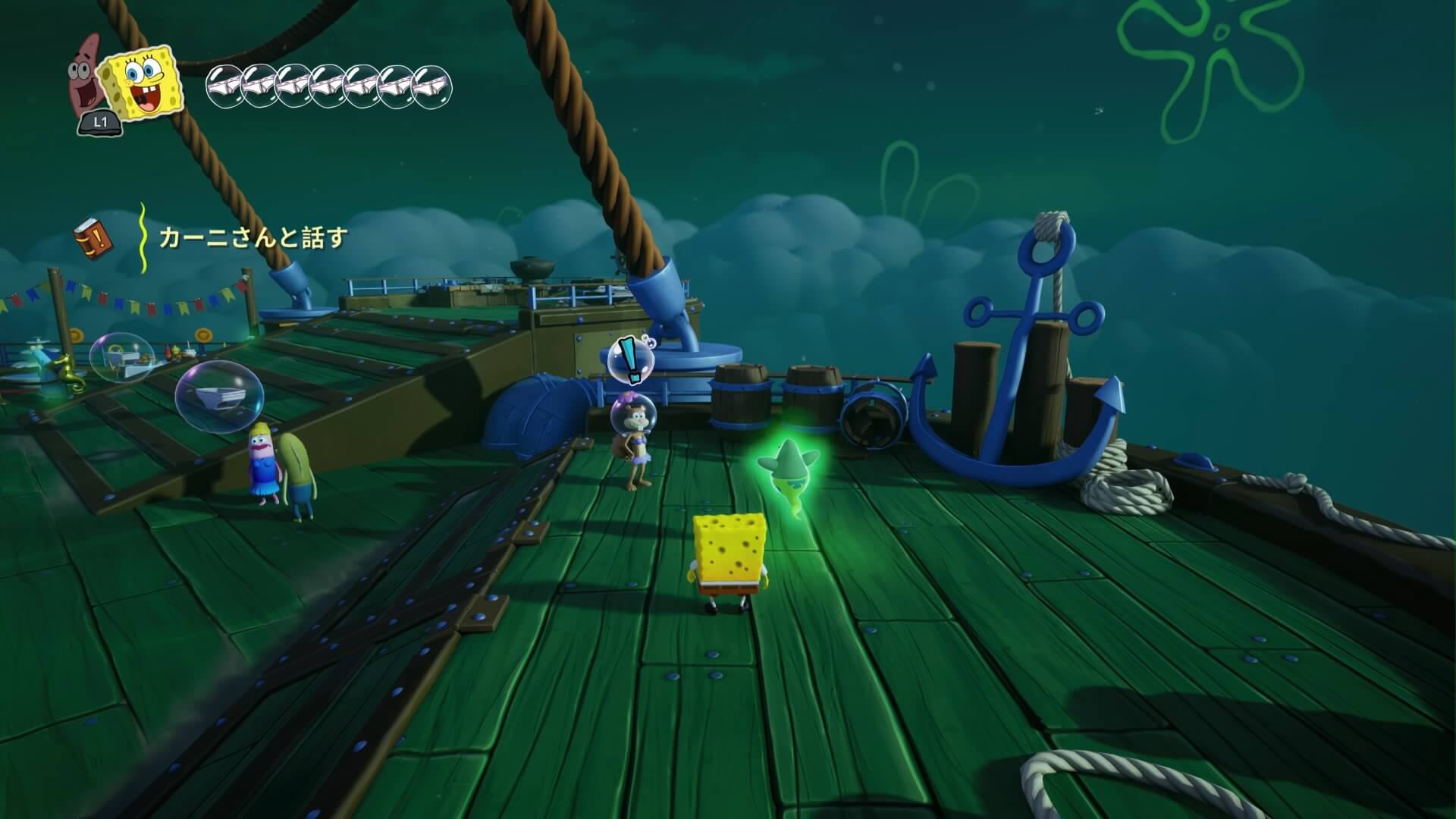The height and width of the screenshot is (819, 1456).
Task: Select the カーニさんと話す objective text
Action: tap(253, 238)
